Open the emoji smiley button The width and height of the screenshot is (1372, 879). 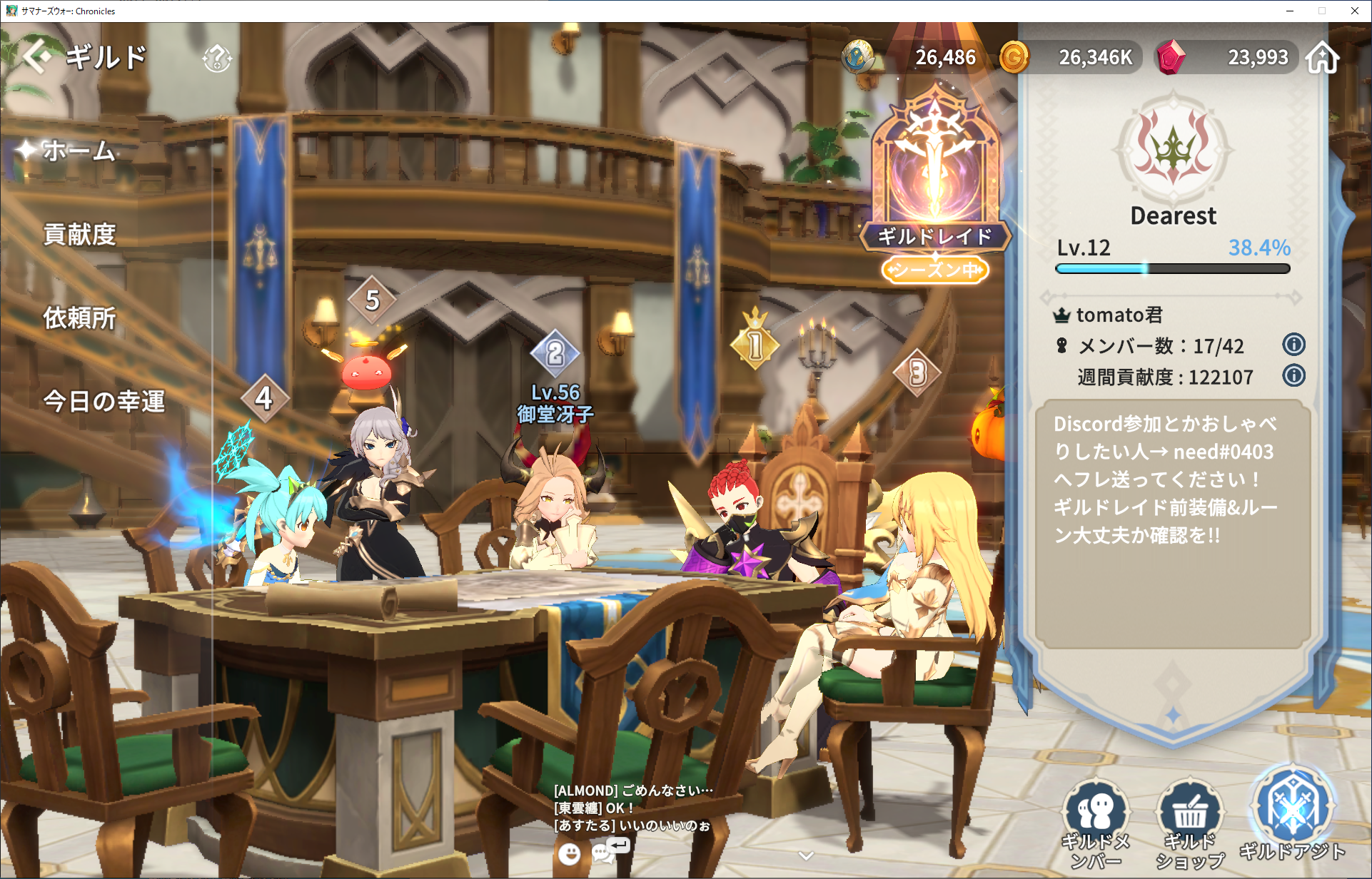569,853
